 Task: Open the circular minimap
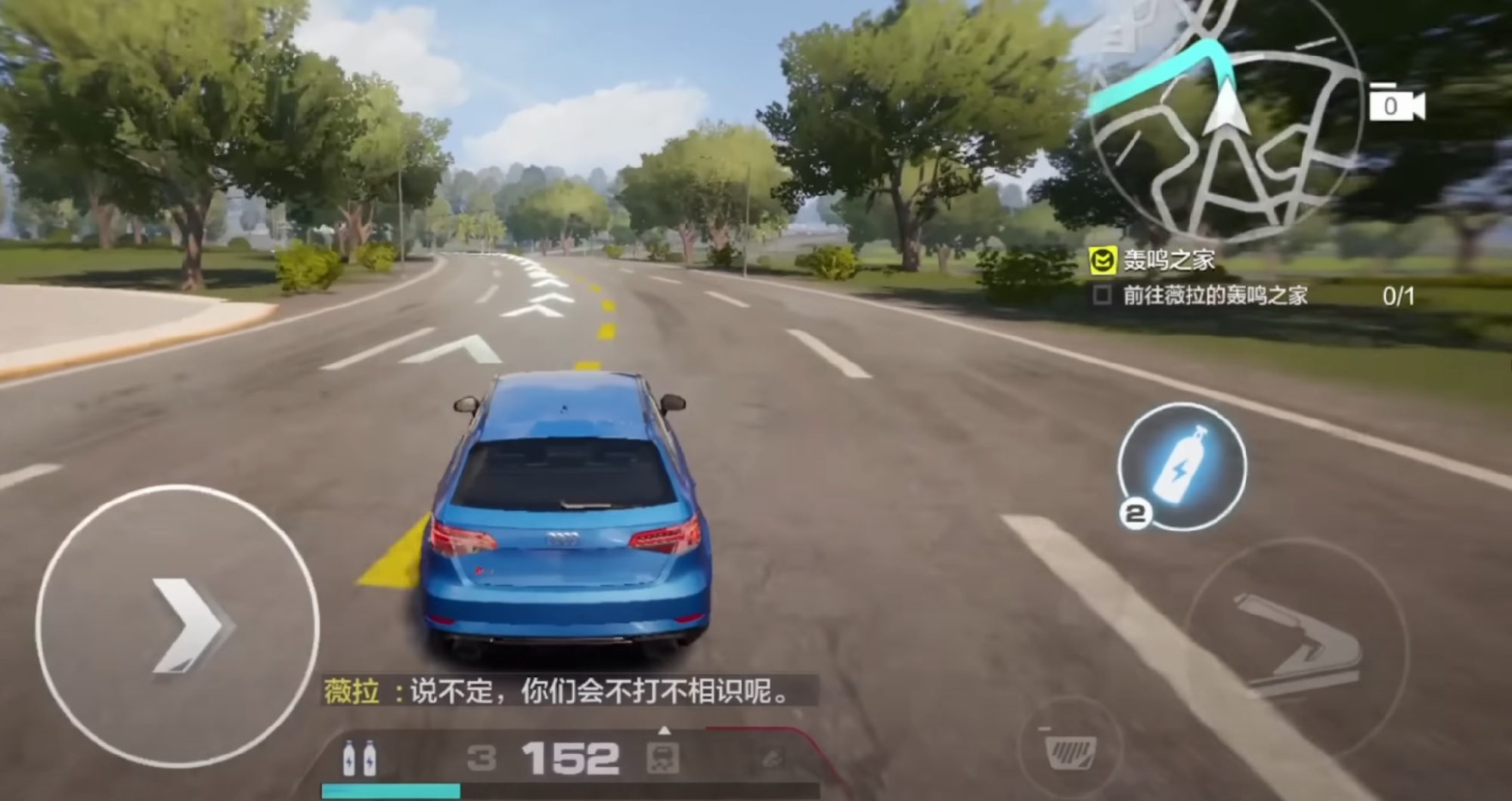(1225, 121)
